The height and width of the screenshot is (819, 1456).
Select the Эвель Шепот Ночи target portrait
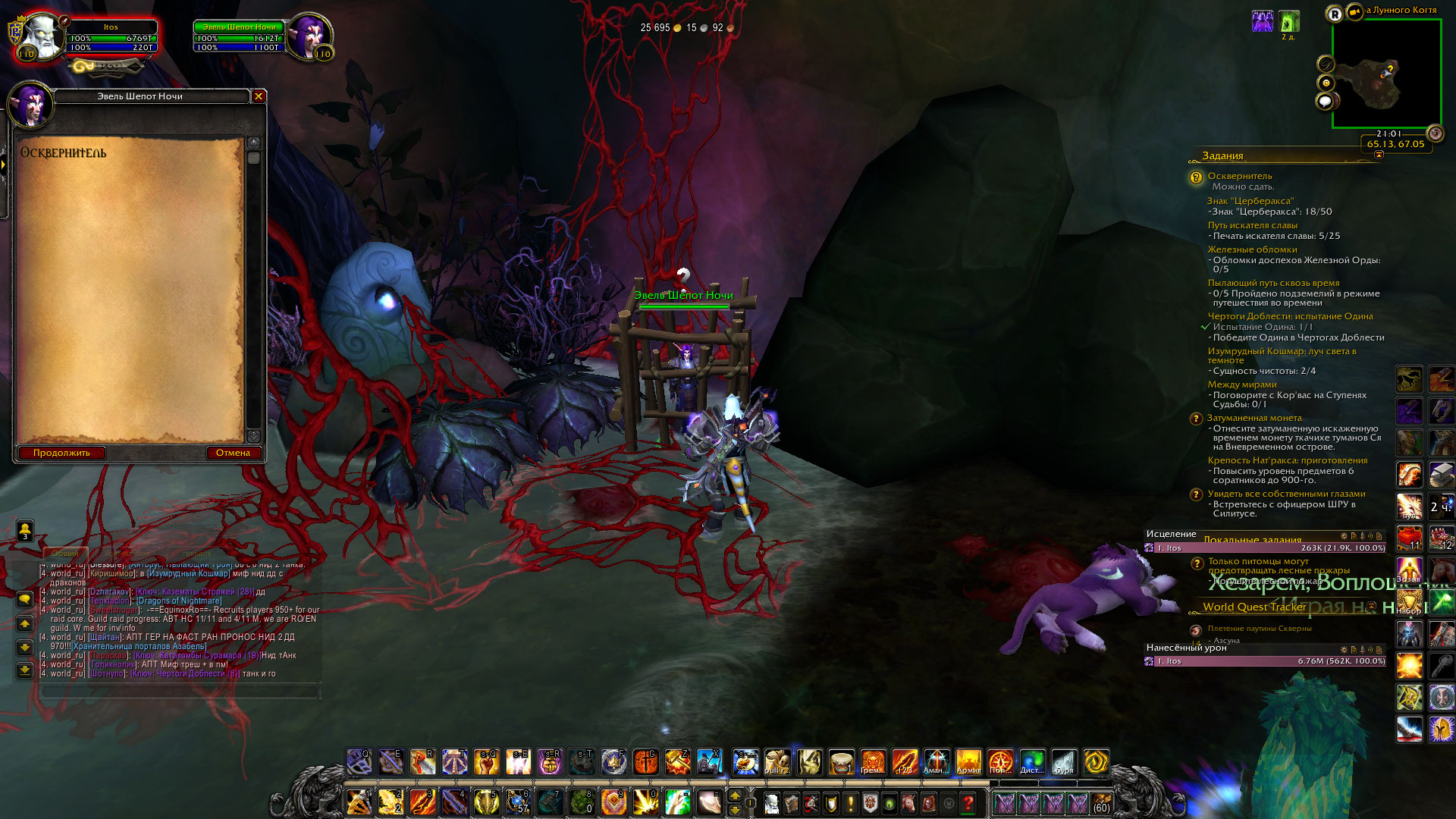click(x=308, y=36)
